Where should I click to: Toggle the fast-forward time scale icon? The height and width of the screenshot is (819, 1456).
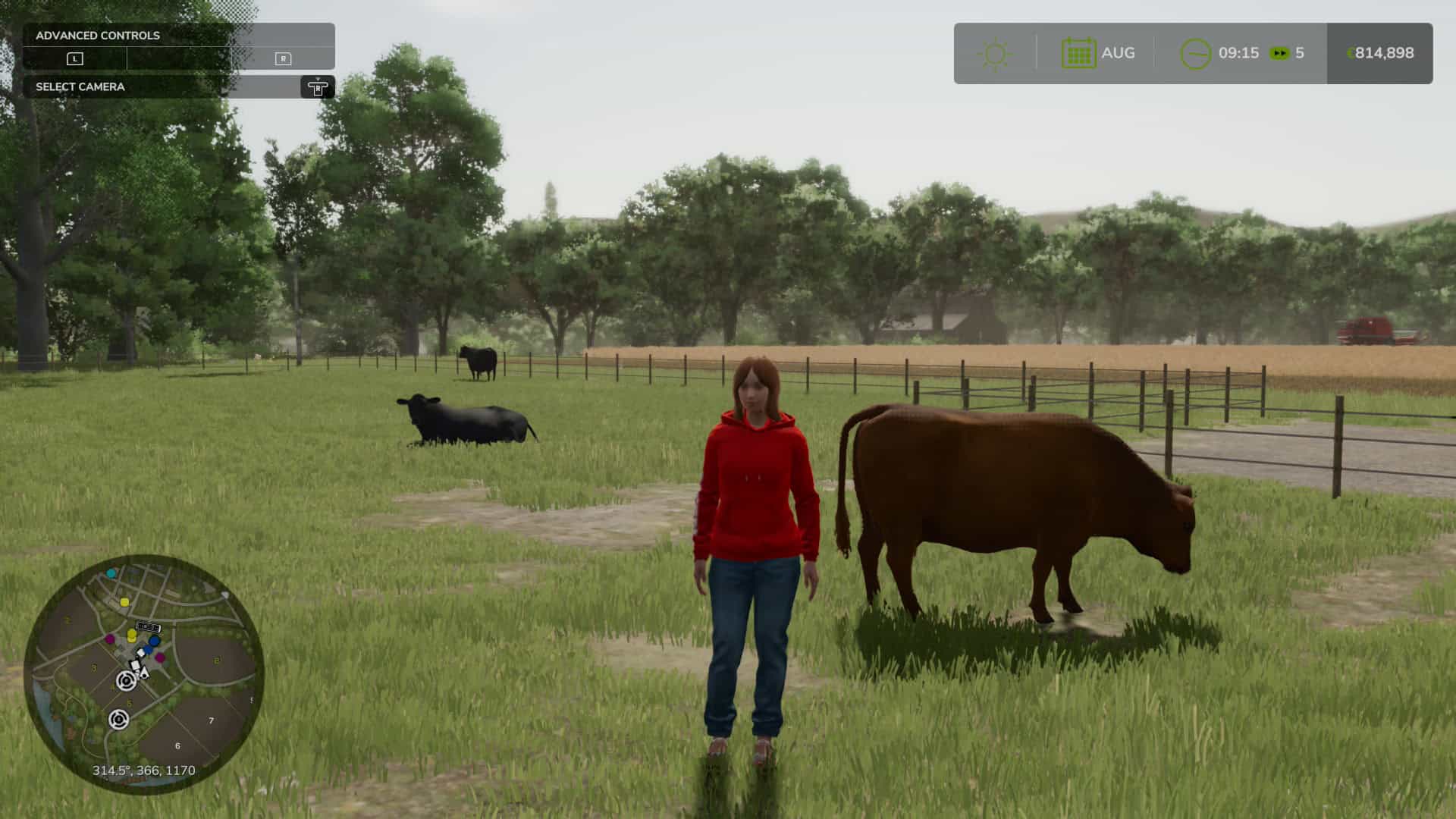point(1279,53)
